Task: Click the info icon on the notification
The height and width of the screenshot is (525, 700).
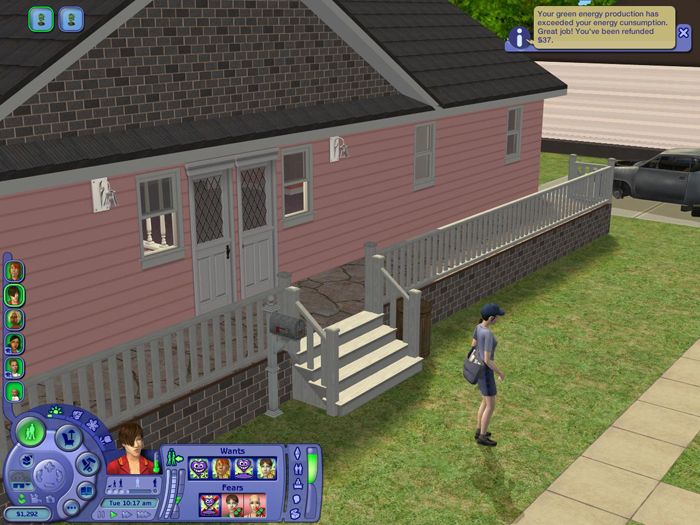Action: coord(519,38)
